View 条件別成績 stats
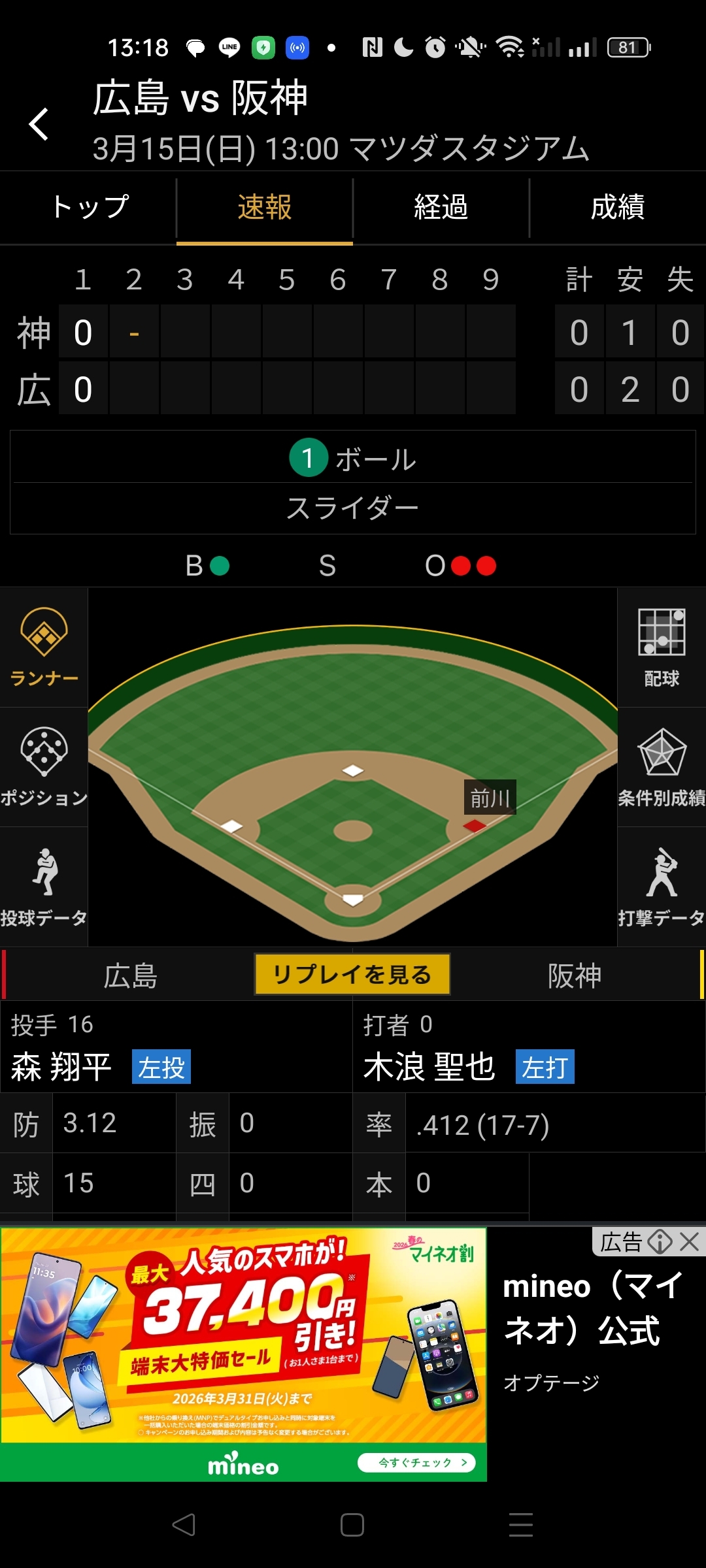Screen dimensions: 706x1568 662,767
